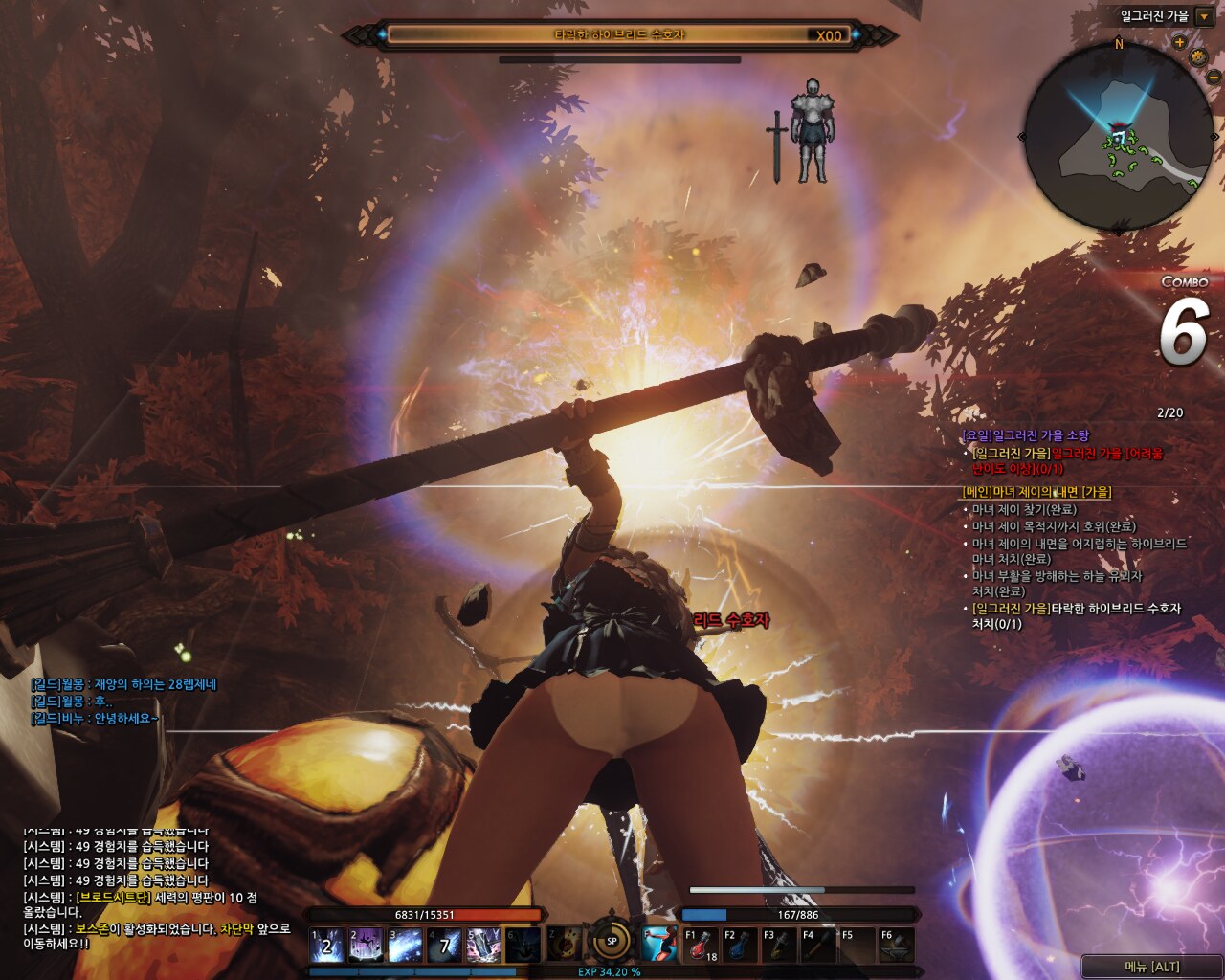Activate the hammer strike skill in slot 5

click(x=483, y=946)
